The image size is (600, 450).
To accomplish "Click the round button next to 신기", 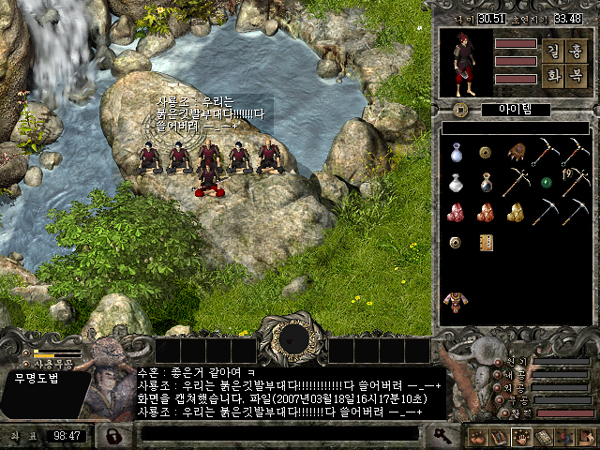I will 500,361.
